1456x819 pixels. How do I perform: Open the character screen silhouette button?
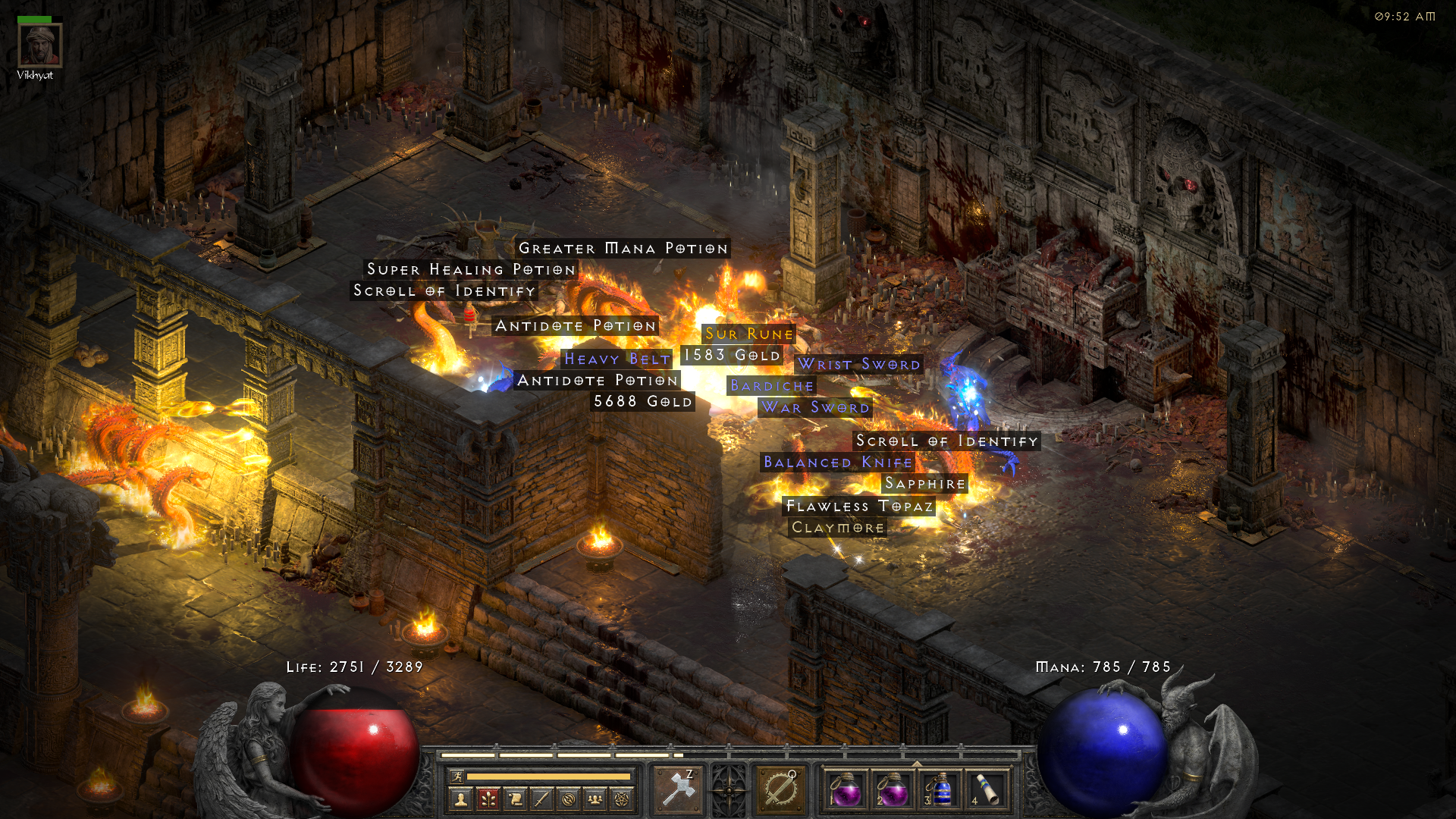[460, 799]
